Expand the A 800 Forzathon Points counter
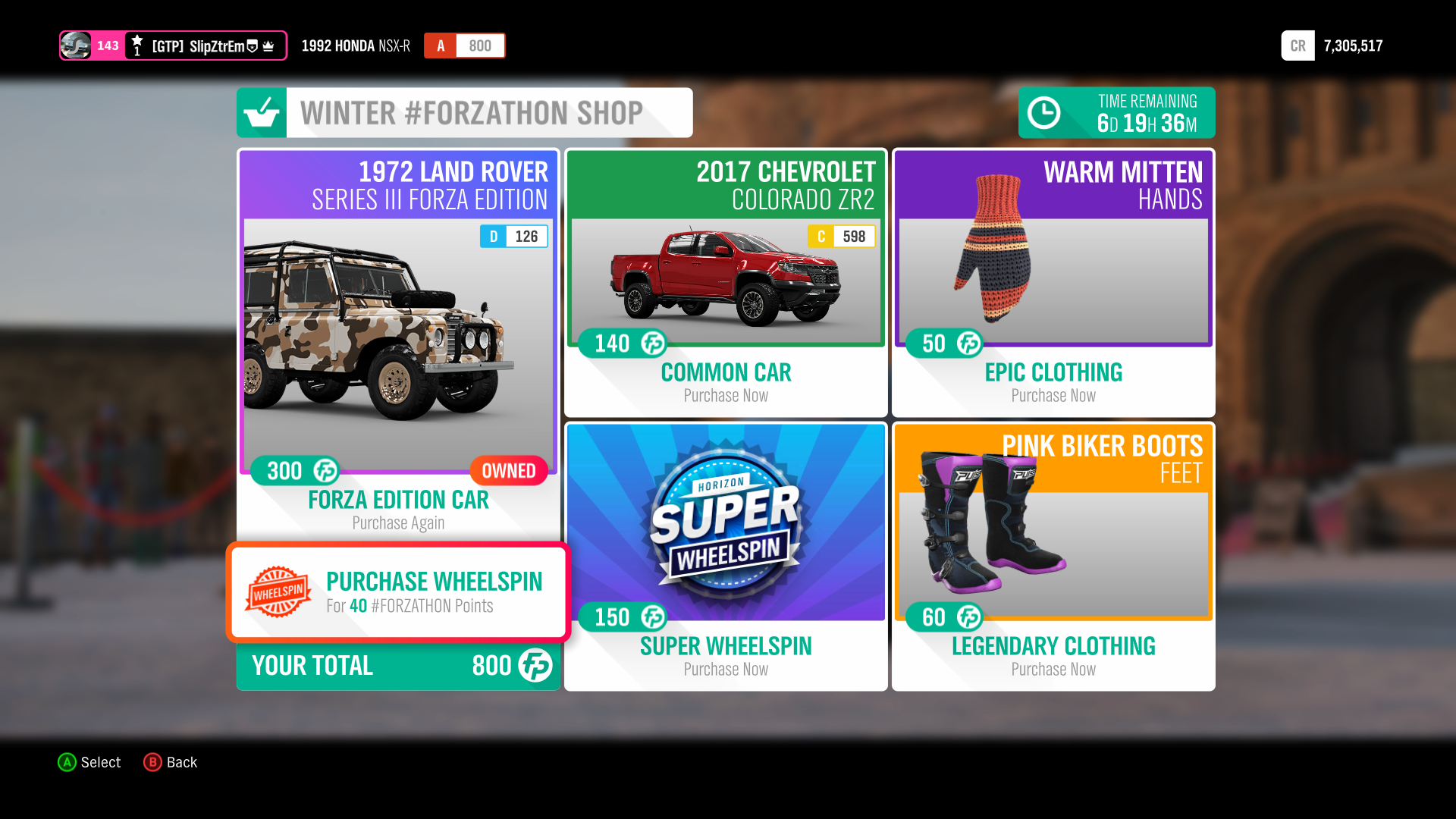 [464, 45]
